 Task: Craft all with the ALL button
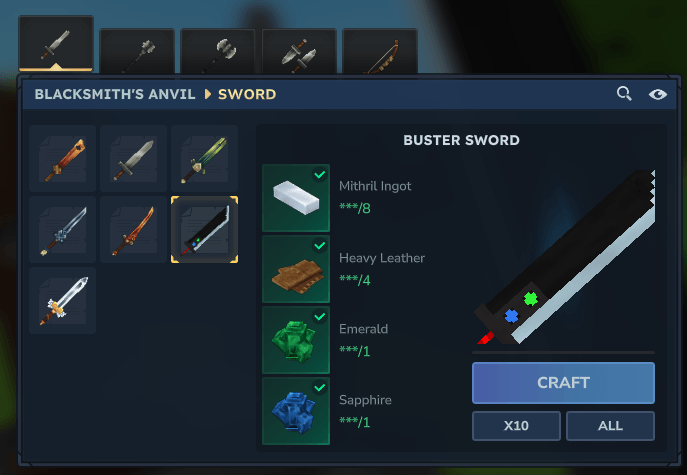(x=610, y=426)
